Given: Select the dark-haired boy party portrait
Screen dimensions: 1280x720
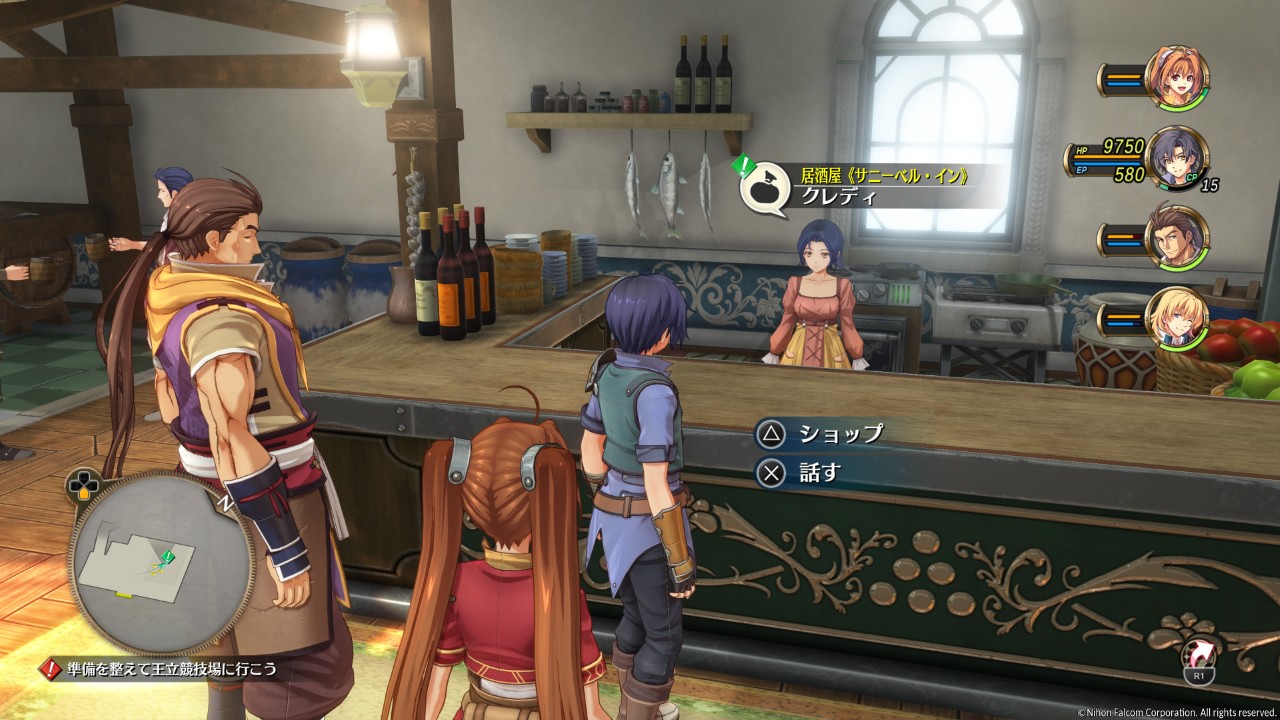Looking at the screenshot, I should (x=1177, y=158).
